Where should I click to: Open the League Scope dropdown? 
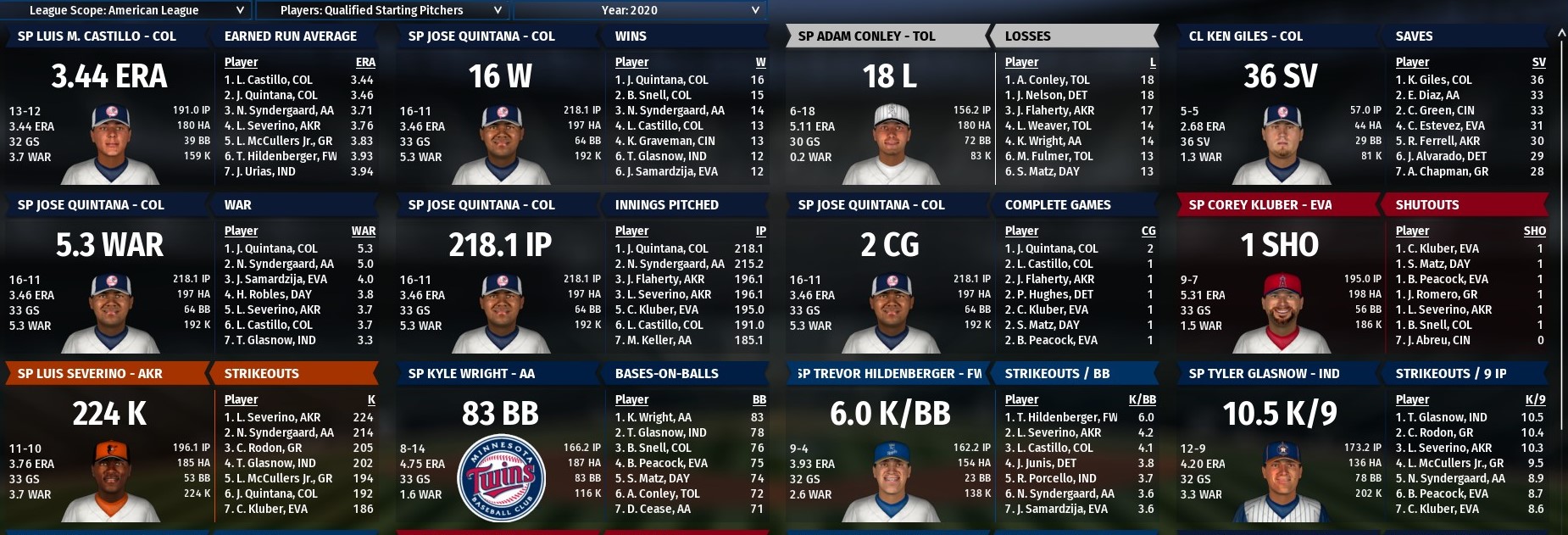[x=127, y=10]
